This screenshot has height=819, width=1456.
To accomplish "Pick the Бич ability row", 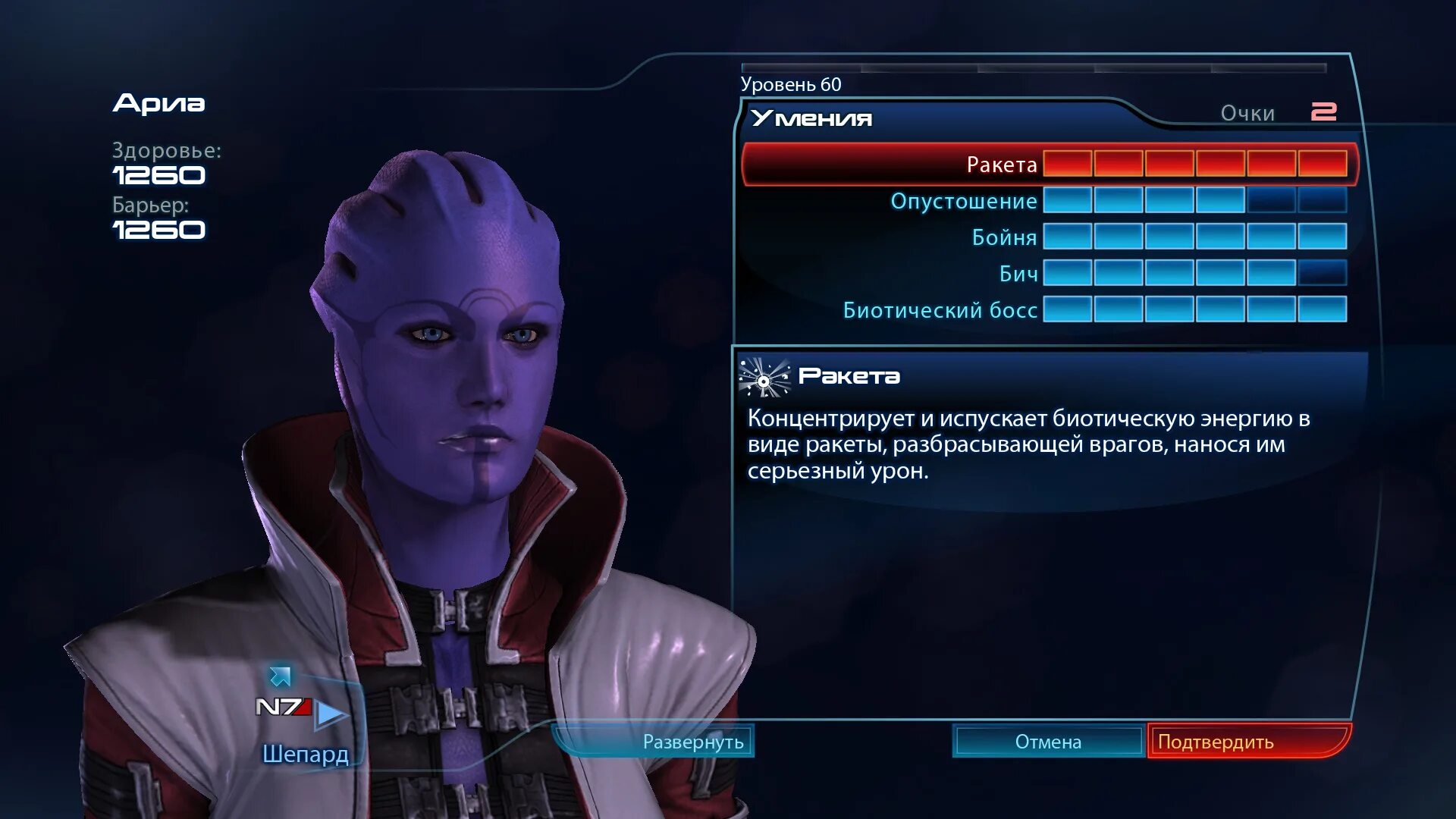I will pyautogui.click(x=1018, y=274).
